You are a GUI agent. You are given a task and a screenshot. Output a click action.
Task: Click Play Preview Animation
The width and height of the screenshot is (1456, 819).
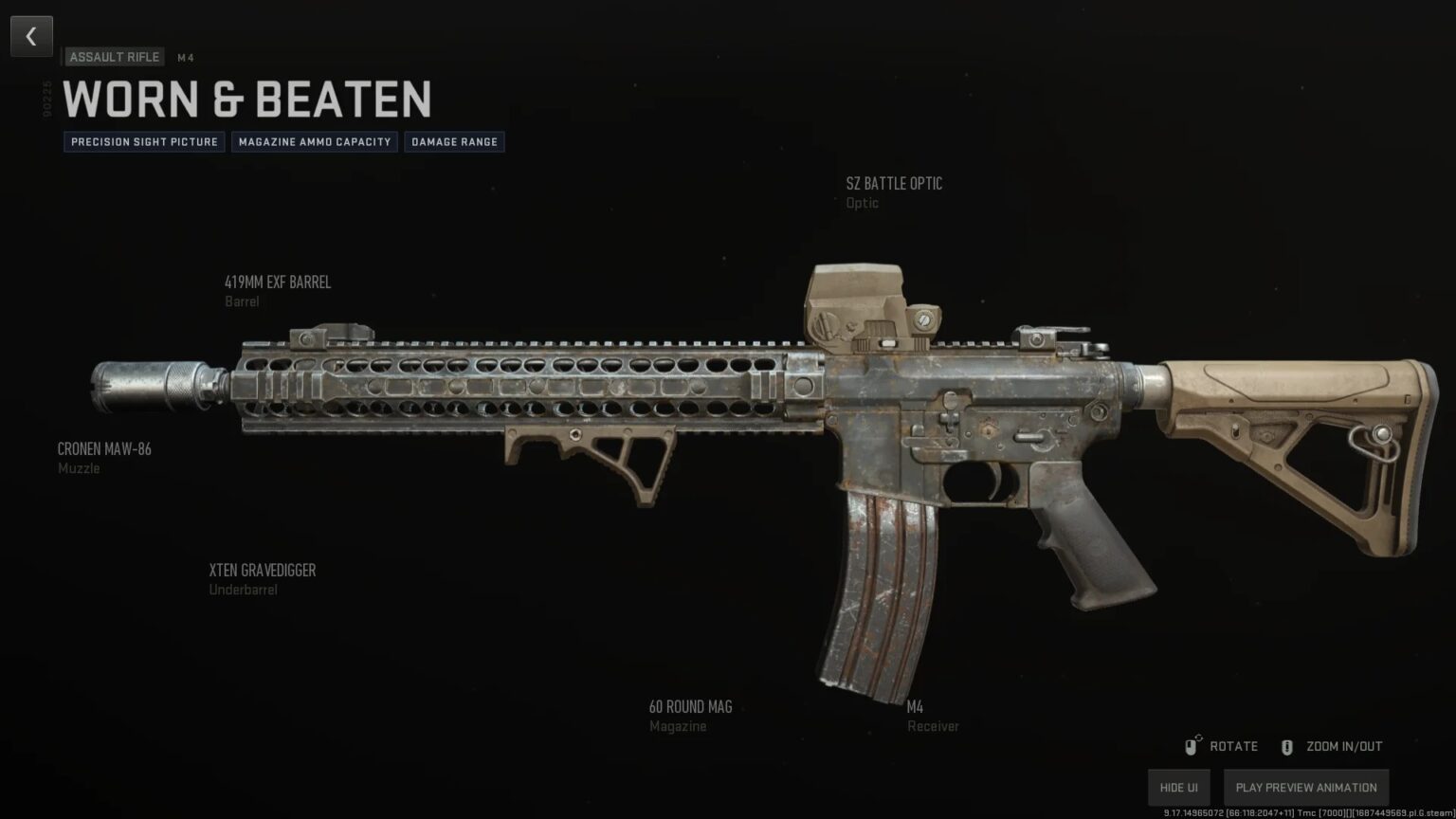tap(1305, 787)
